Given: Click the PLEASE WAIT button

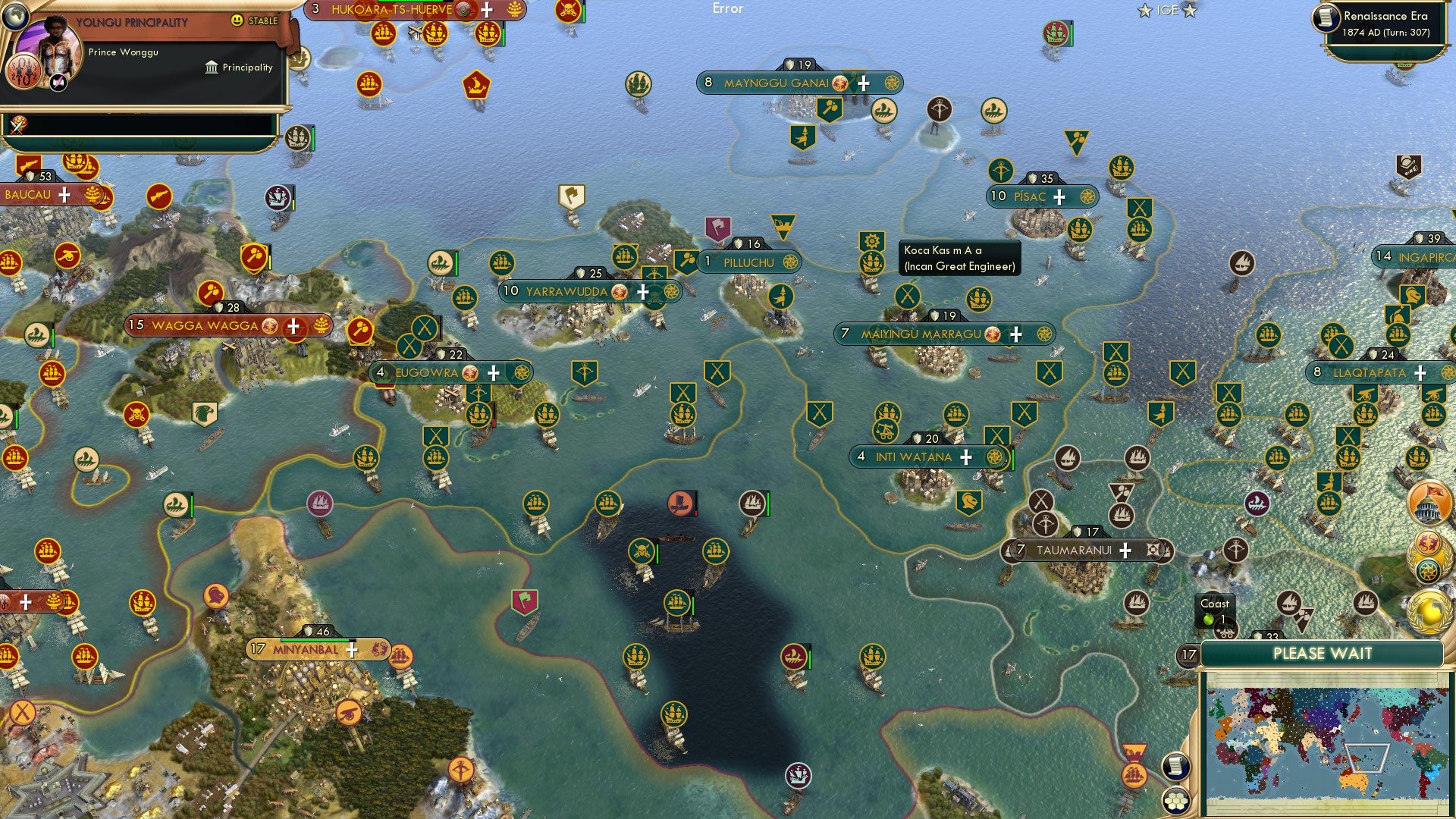Looking at the screenshot, I should click(1324, 653).
